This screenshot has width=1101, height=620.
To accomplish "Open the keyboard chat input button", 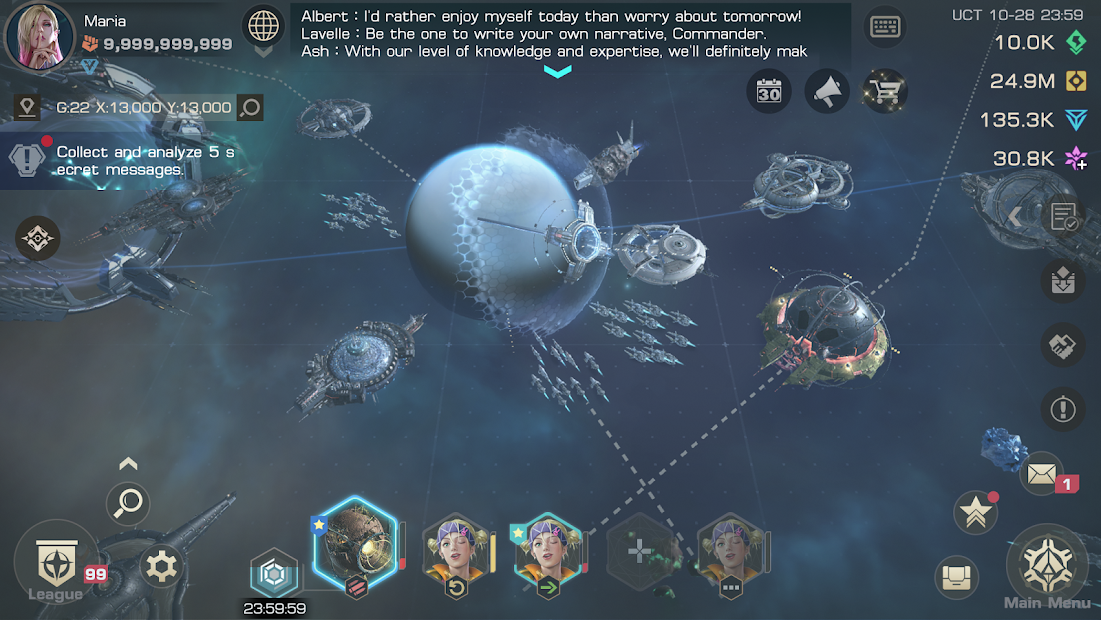I will 886,27.
